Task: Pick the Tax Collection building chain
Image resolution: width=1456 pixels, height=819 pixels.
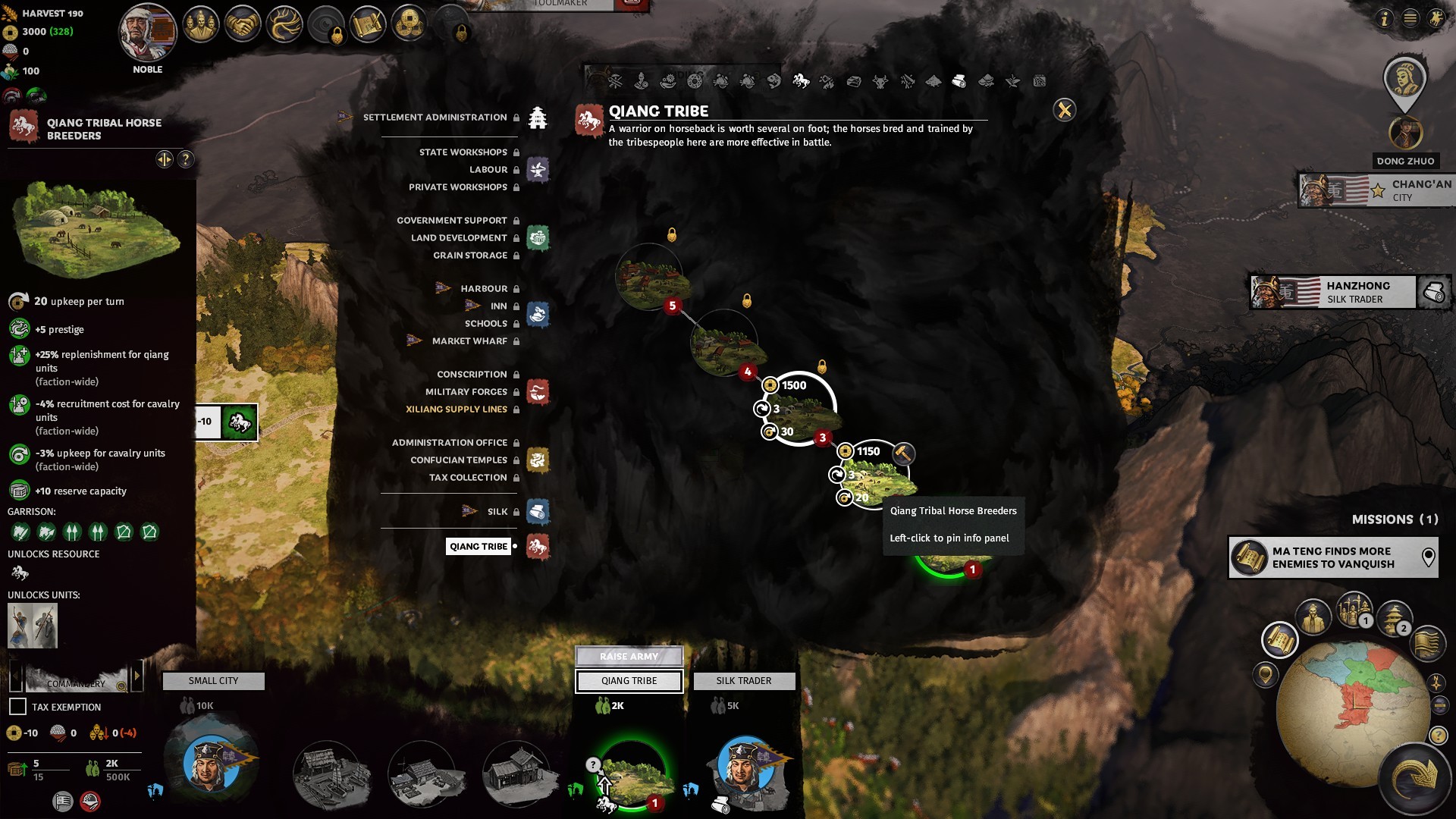Action: pos(467,478)
